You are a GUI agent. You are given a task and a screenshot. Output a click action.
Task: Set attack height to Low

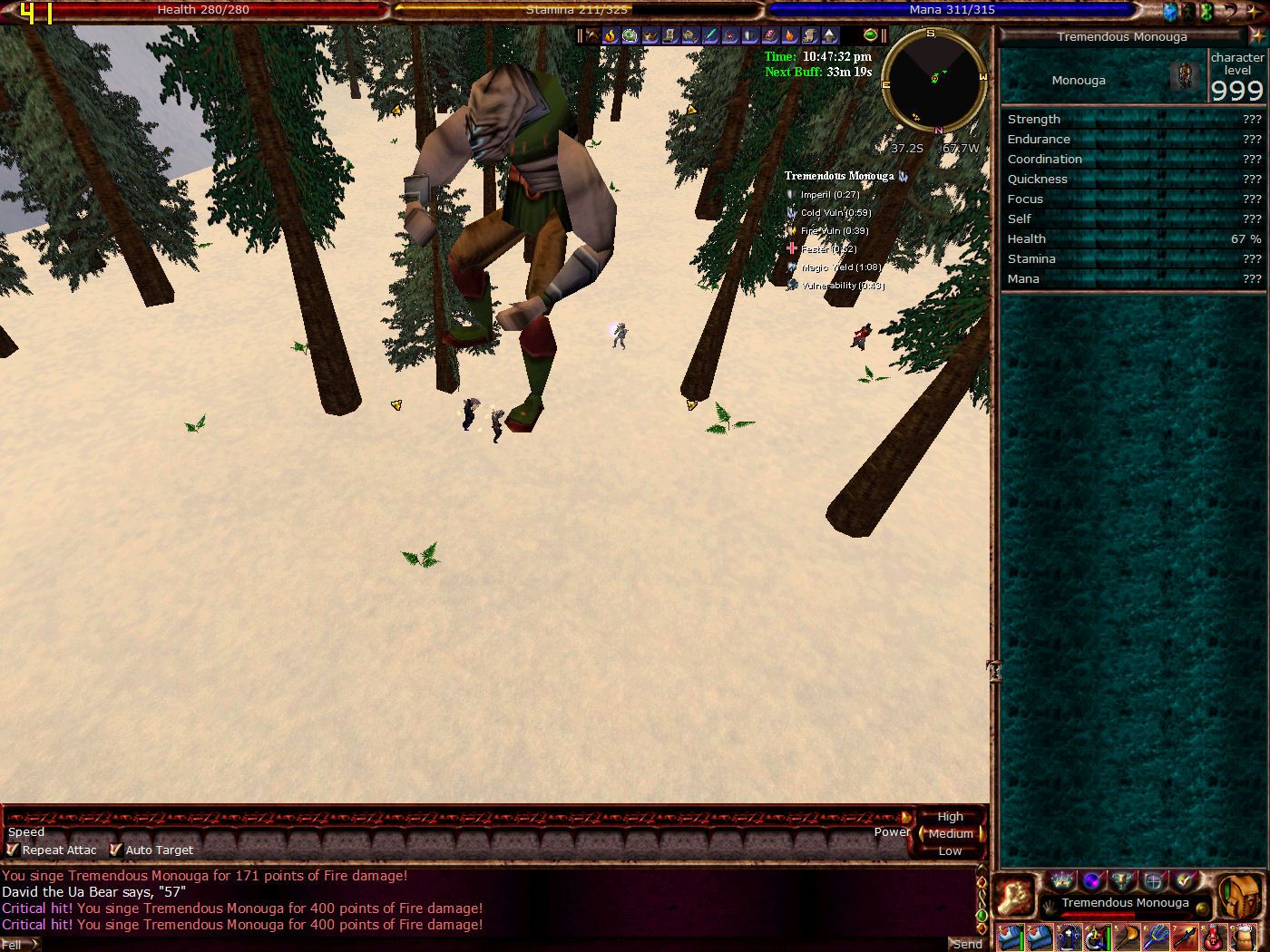tap(950, 850)
